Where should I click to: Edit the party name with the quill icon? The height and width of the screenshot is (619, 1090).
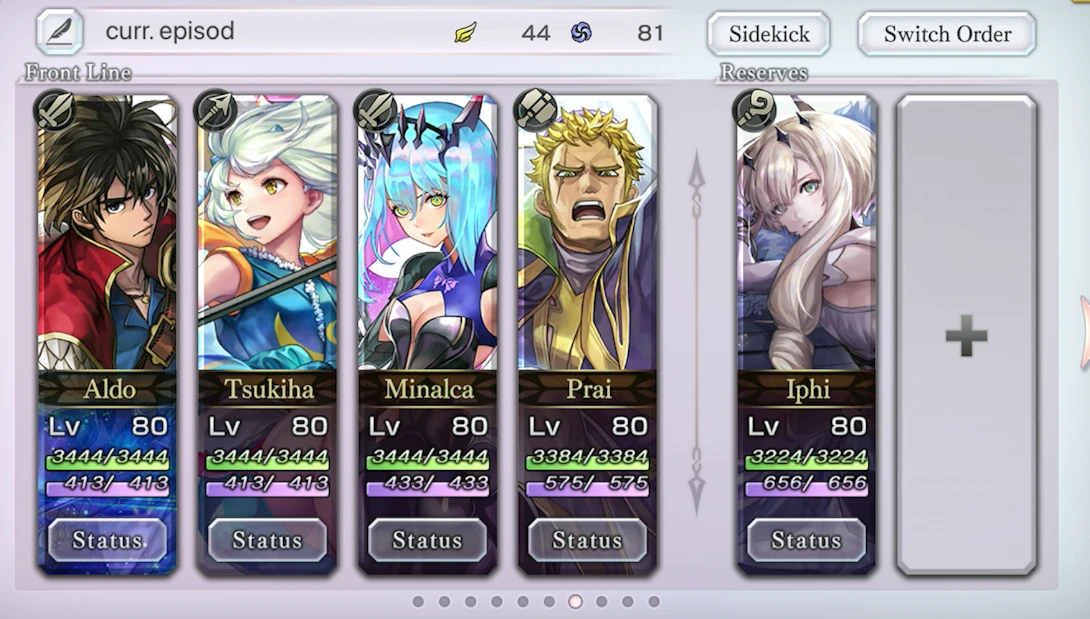point(59,32)
